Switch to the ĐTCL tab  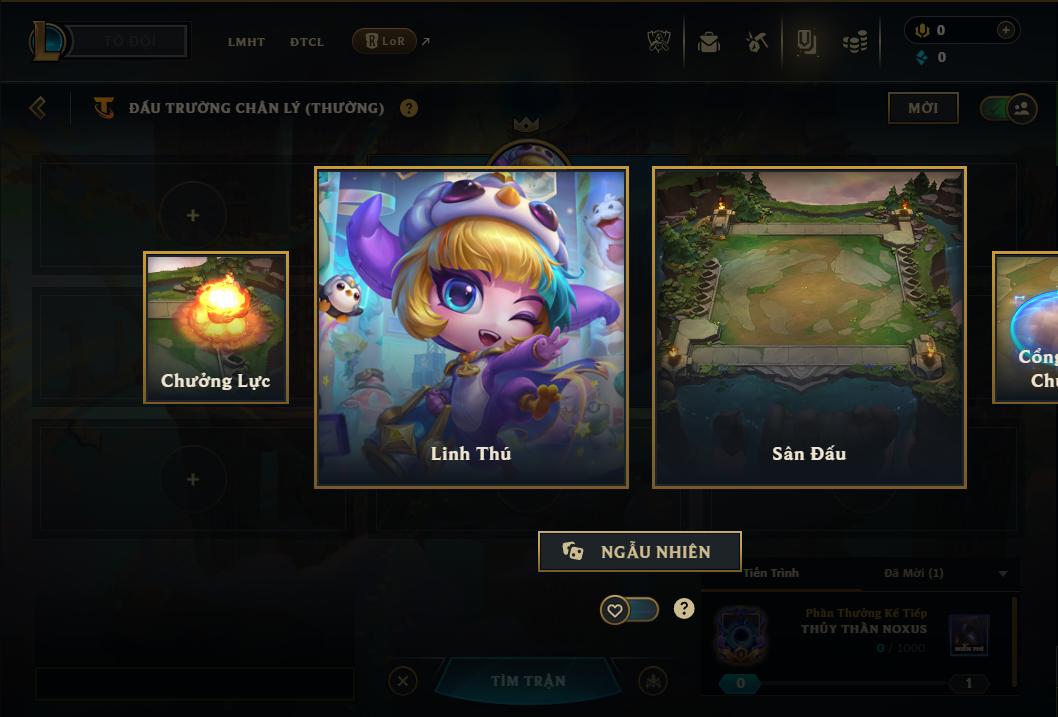[x=307, y=42]
